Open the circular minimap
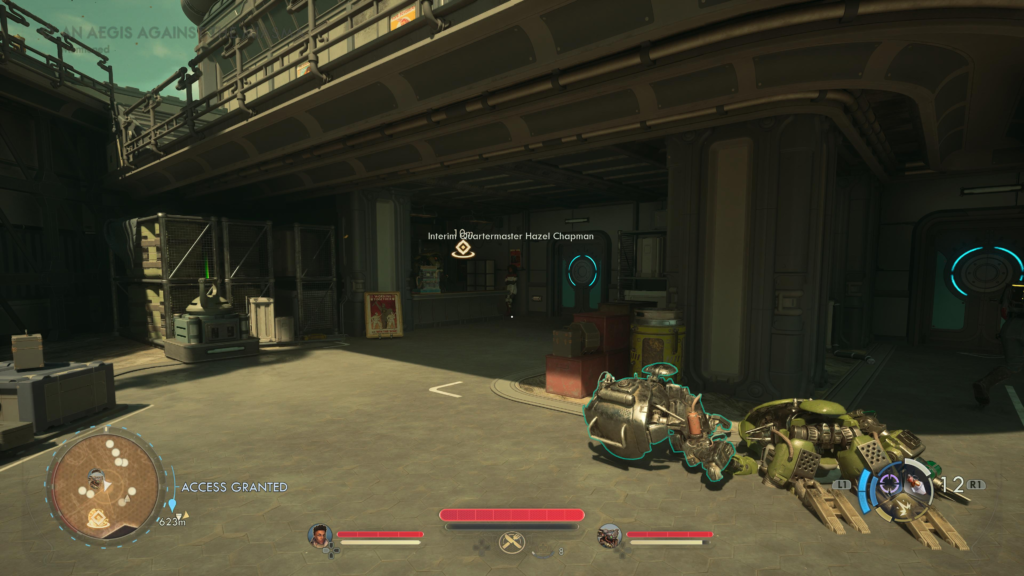 point(105,485)
